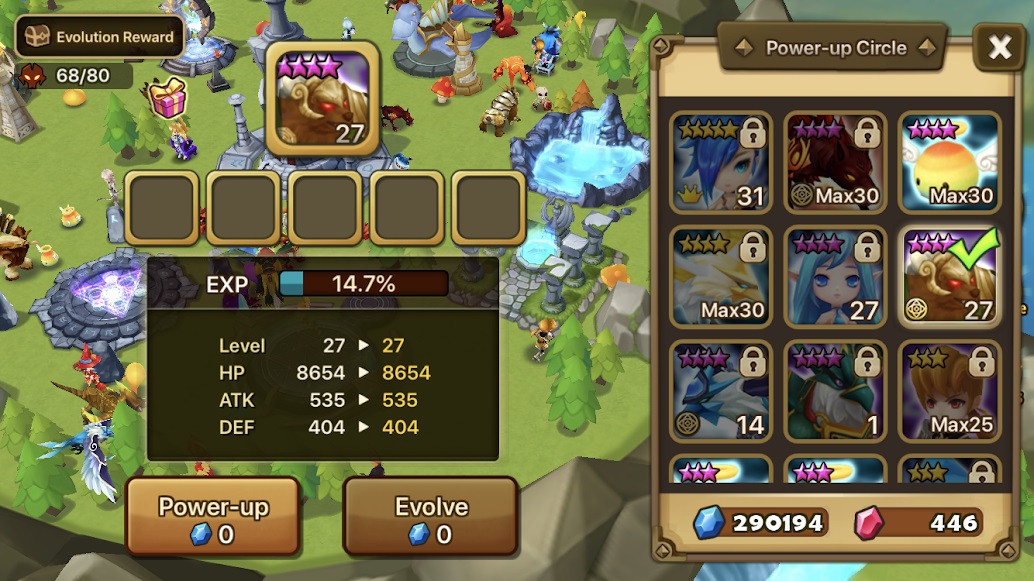Image resolution: width=1034 pixels, height=581 pixels.
Task: Deselect the checked level 27 beast monster
Action: point(949,276)
